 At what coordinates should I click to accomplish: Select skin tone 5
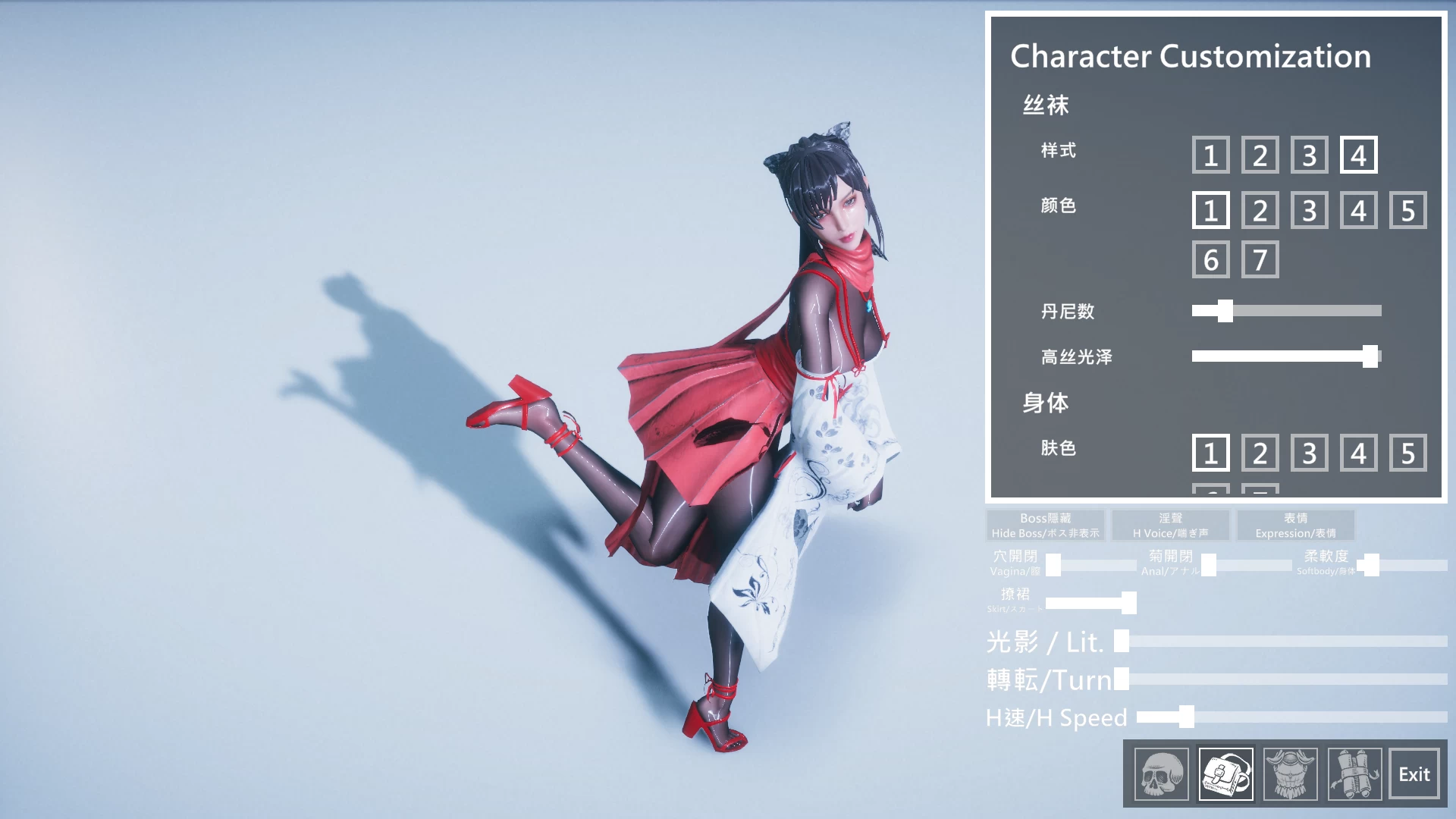coord(1407,453)
